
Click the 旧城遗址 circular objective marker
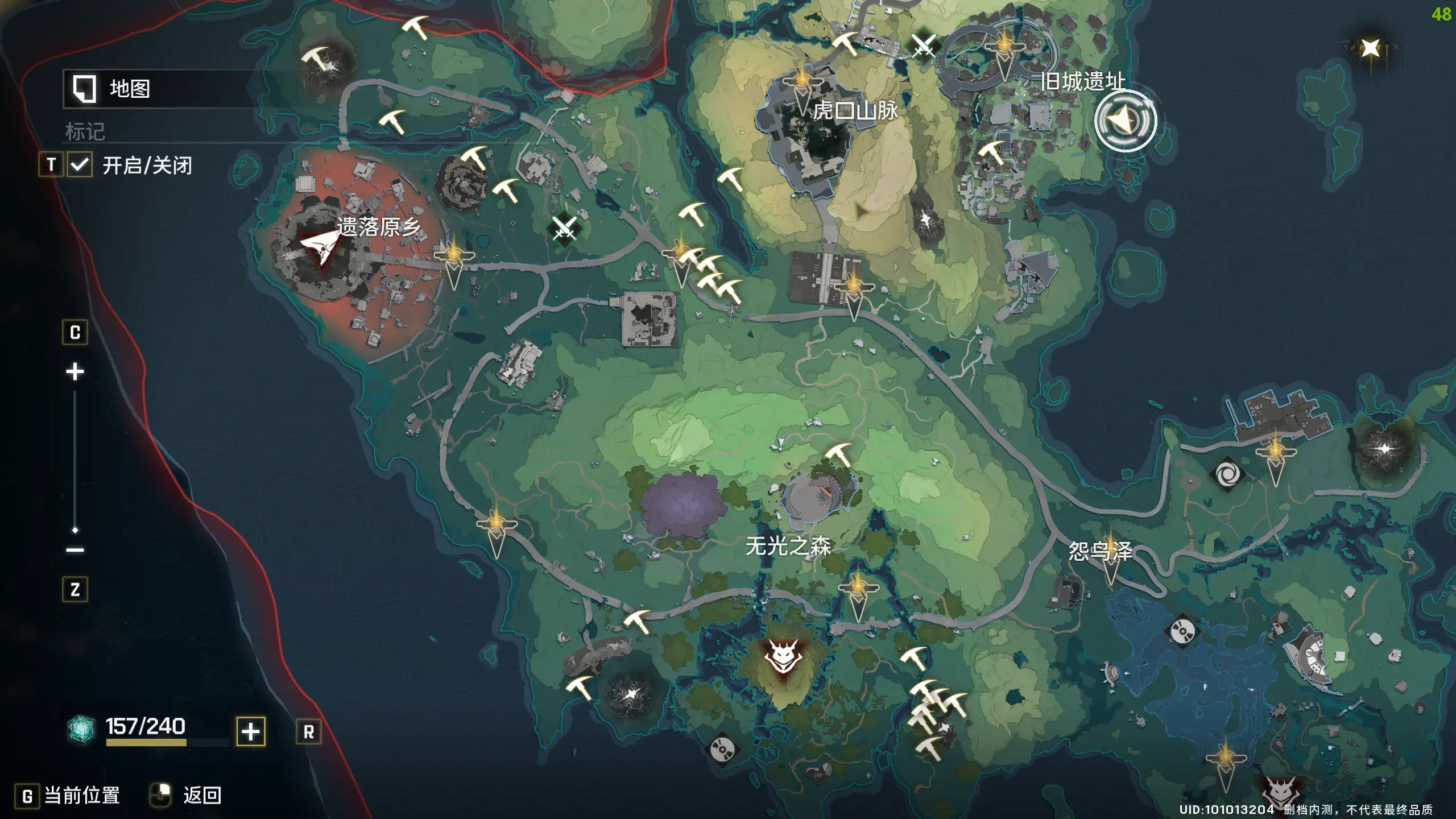pos(1125,121)
